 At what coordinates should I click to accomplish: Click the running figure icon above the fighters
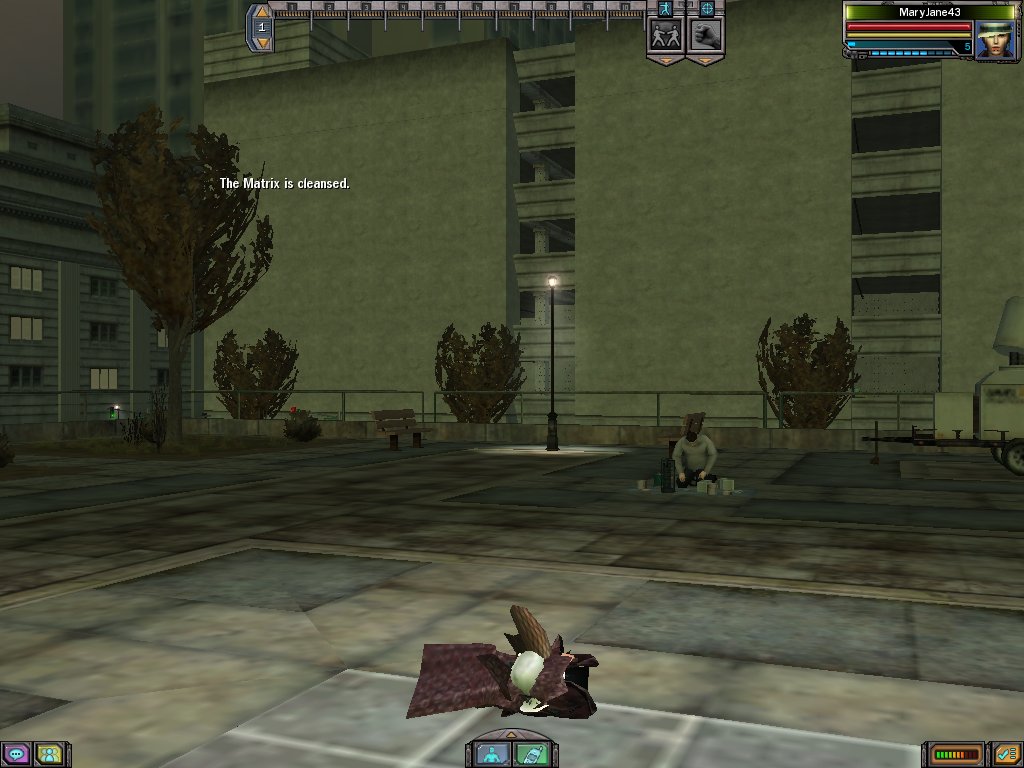[665, 8]
